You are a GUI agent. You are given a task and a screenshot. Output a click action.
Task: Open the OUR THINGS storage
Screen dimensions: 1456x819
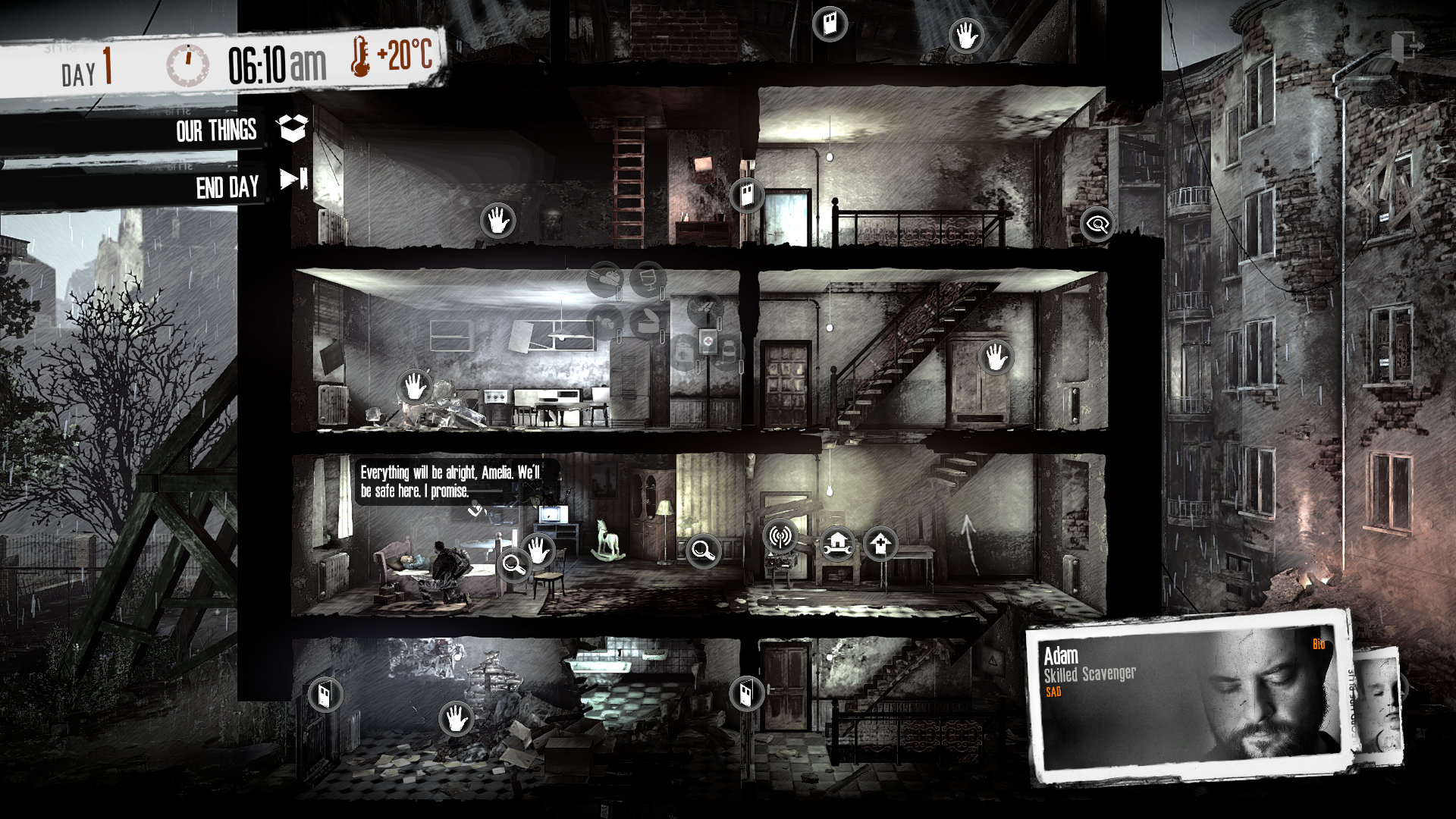click(x=218, y=131)
